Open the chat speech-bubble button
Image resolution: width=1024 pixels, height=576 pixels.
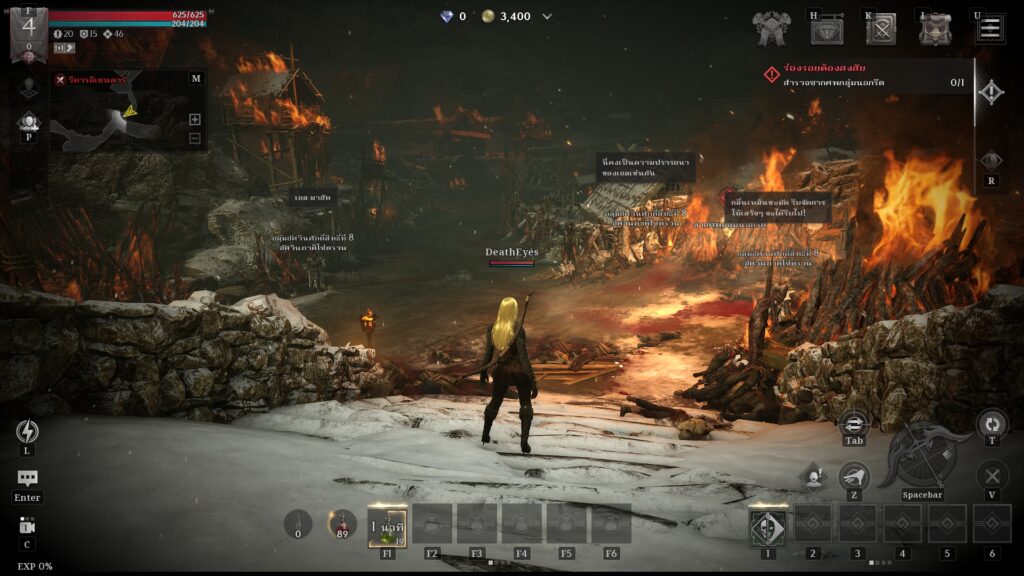(27, 479)
